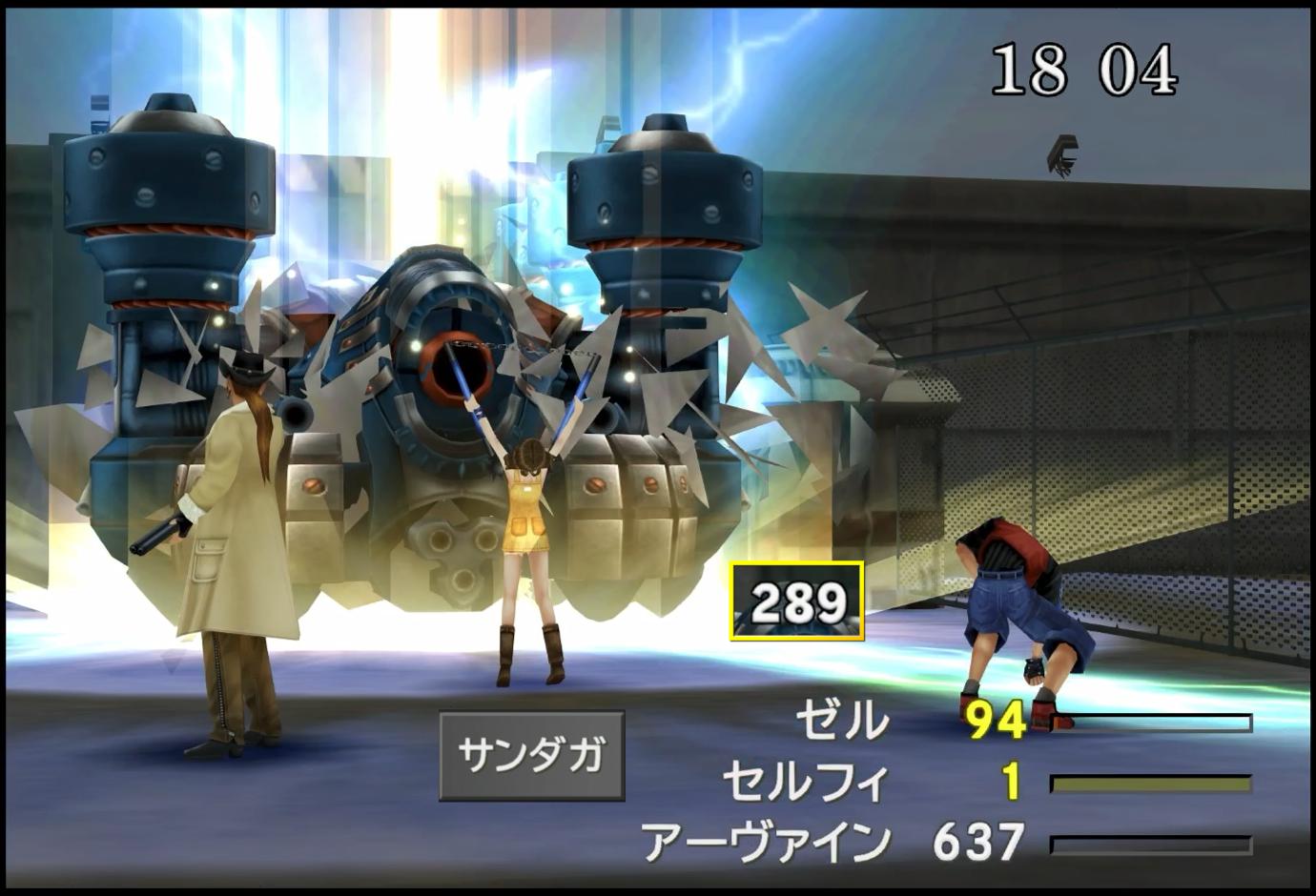Viewport: 1316px width, 896px height.
Task: Select party member セルフィ in the status list
Action: coord(806,782)
